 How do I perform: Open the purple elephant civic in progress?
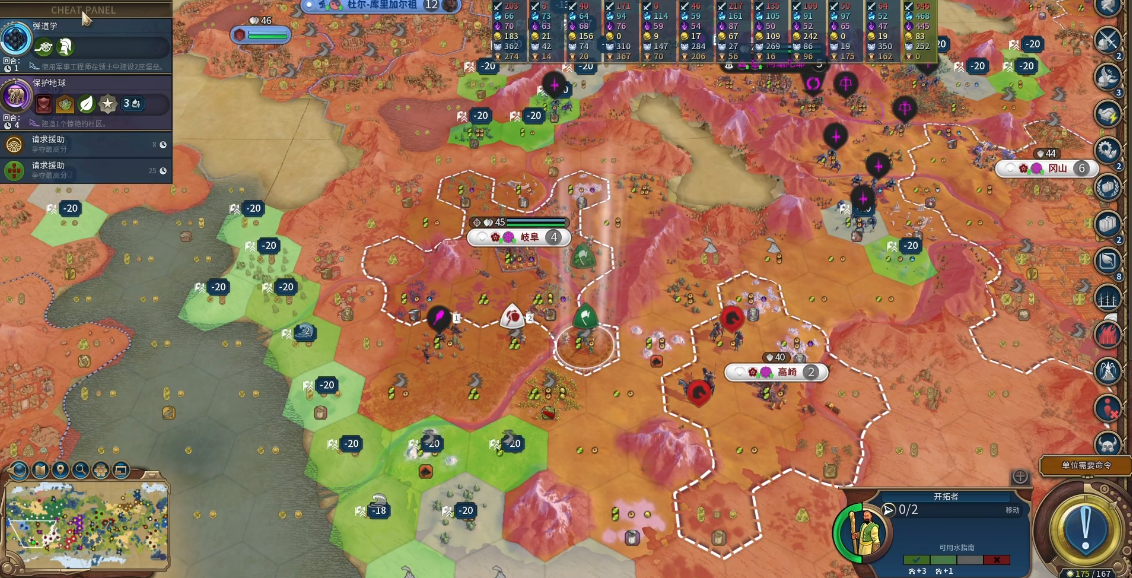point(17,96)
